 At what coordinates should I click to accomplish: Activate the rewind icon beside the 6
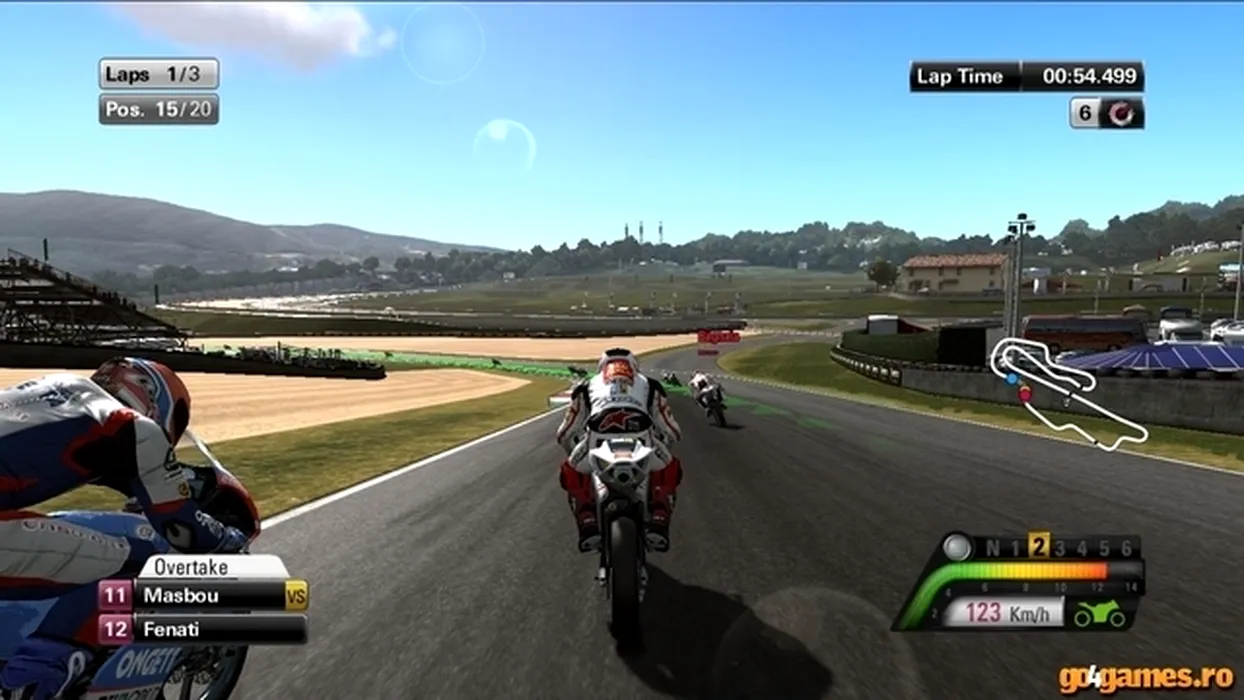click(1122, 113)
